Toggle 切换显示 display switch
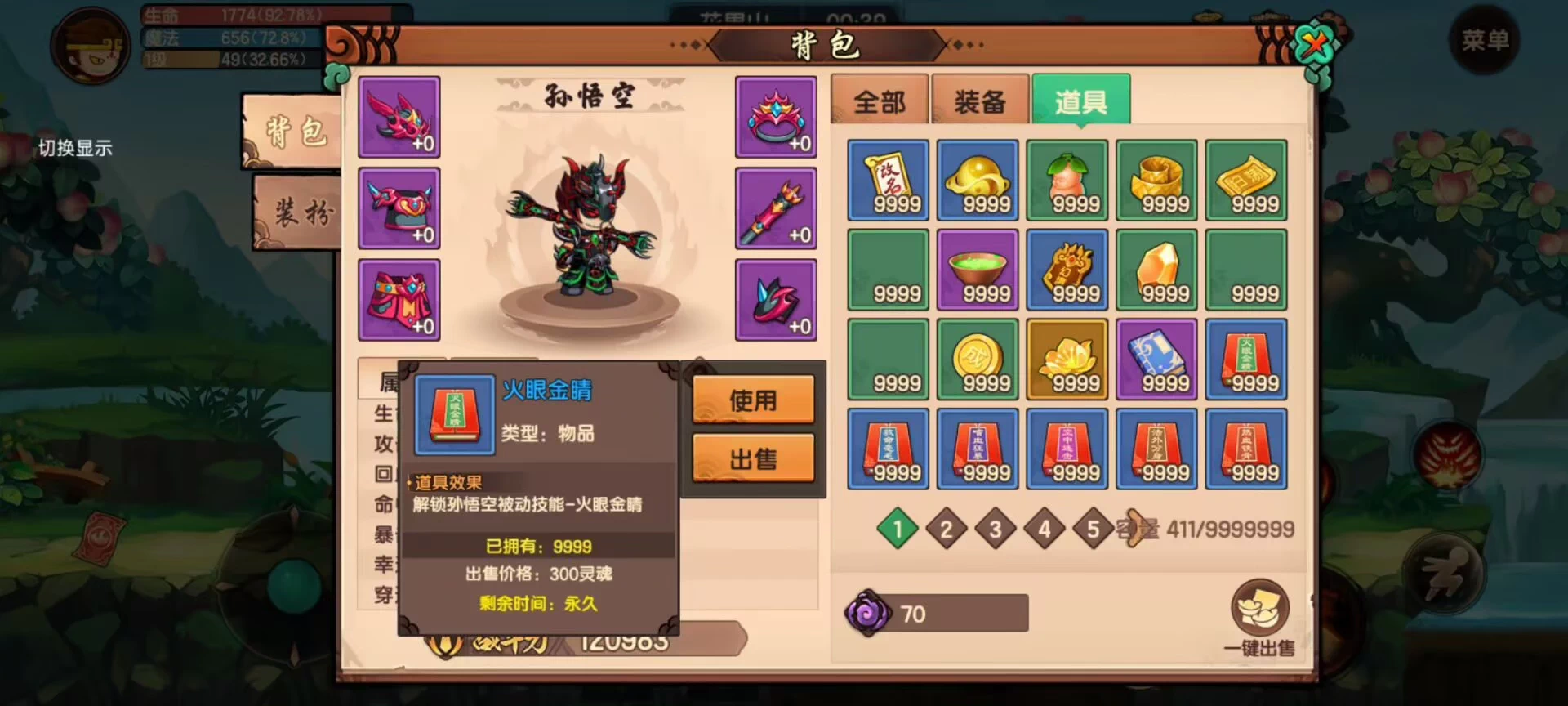This screenshot has width=1568, height=706. tap(75, 148)
